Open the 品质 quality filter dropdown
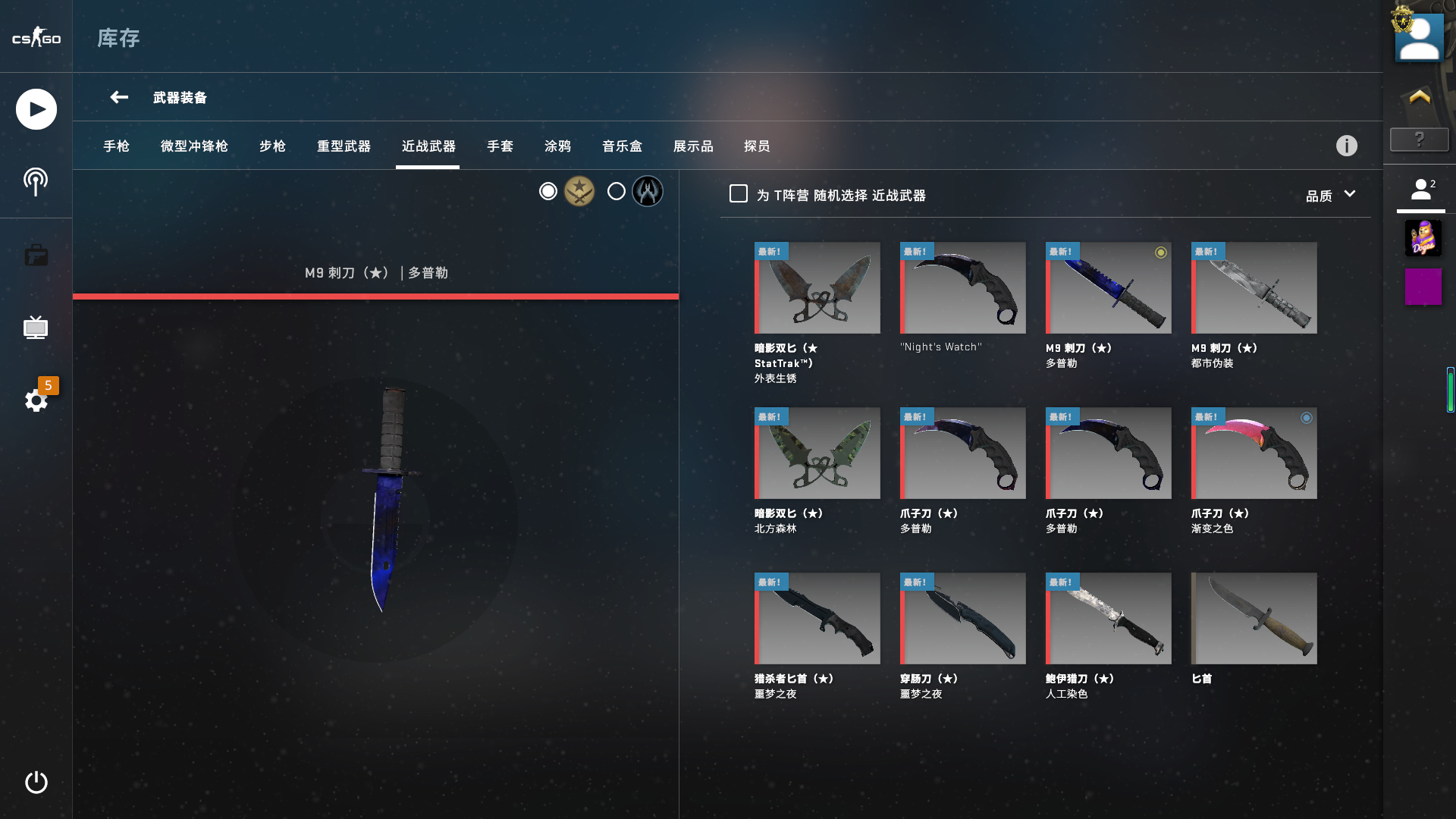Image resolution: width=1456 pixels, height=819 pixels. (x=1329, y=194)
